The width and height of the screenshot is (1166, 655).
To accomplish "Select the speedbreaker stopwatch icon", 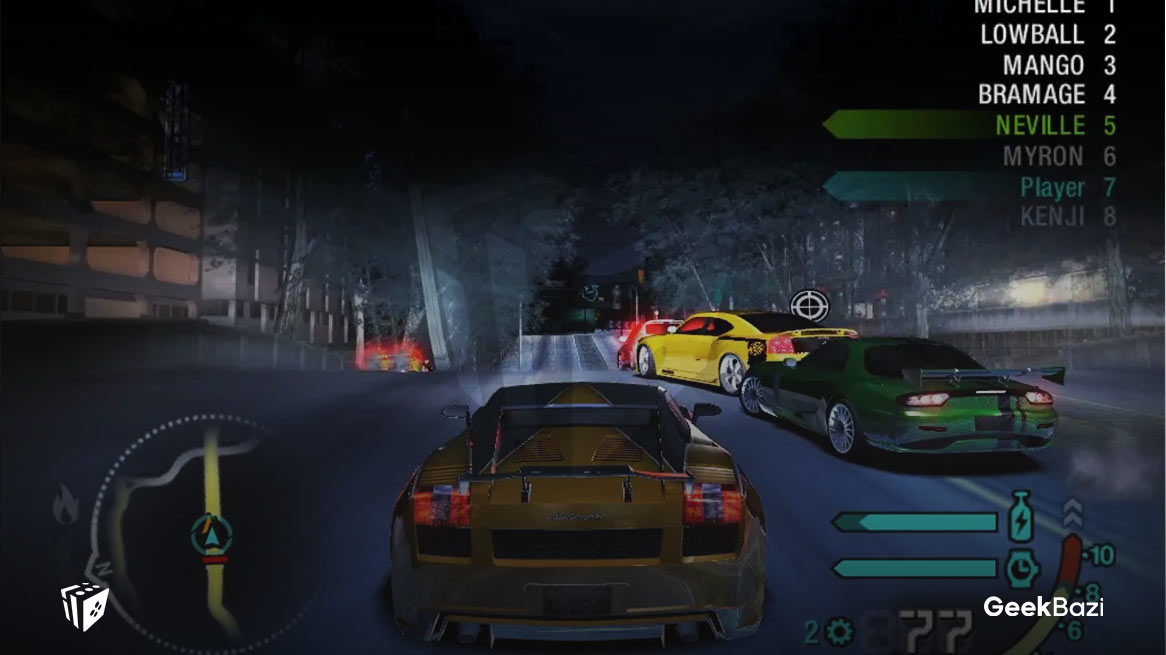I will (1020, 568).
